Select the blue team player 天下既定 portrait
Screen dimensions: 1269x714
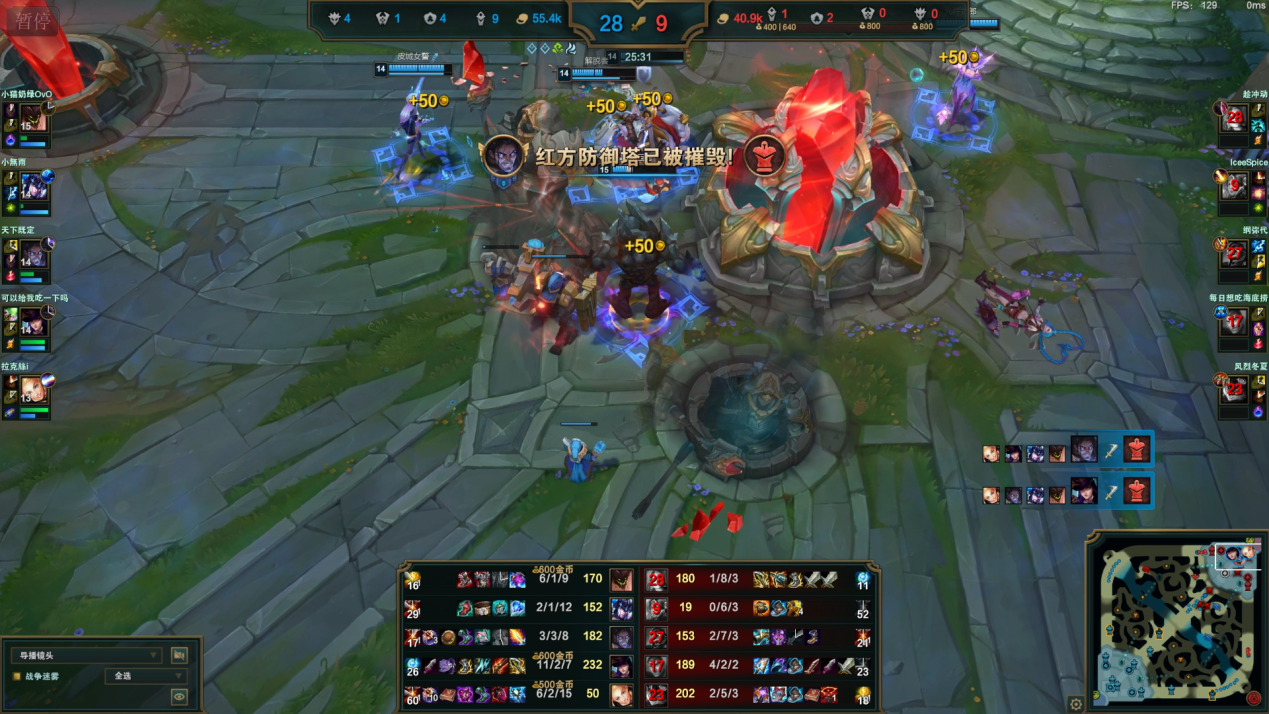pyautogui.click(x=33, y=256)
